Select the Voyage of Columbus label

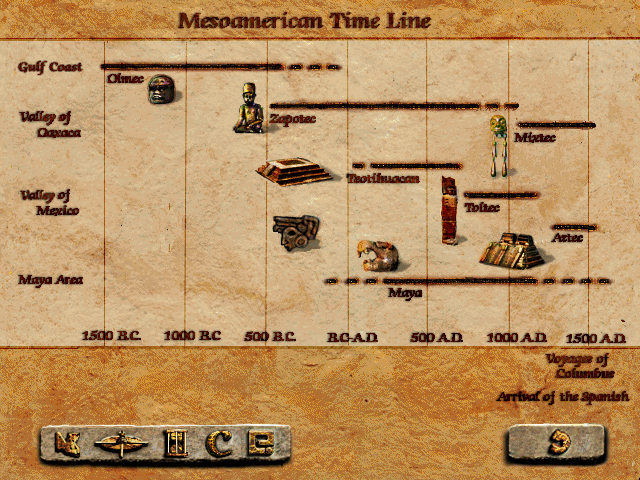(x=577, y=366)
